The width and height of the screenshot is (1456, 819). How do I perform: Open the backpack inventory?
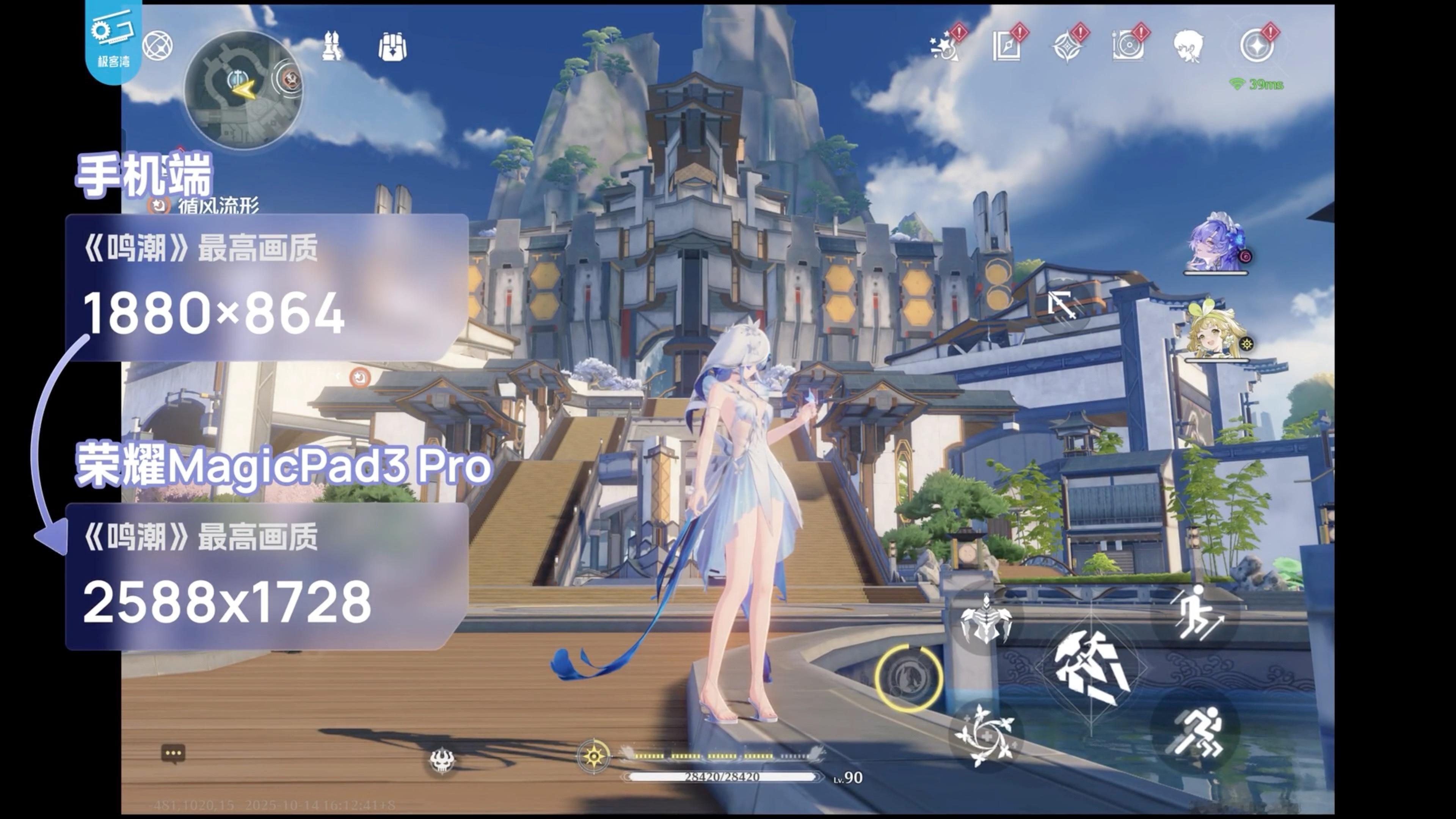[x=392, y=46]
